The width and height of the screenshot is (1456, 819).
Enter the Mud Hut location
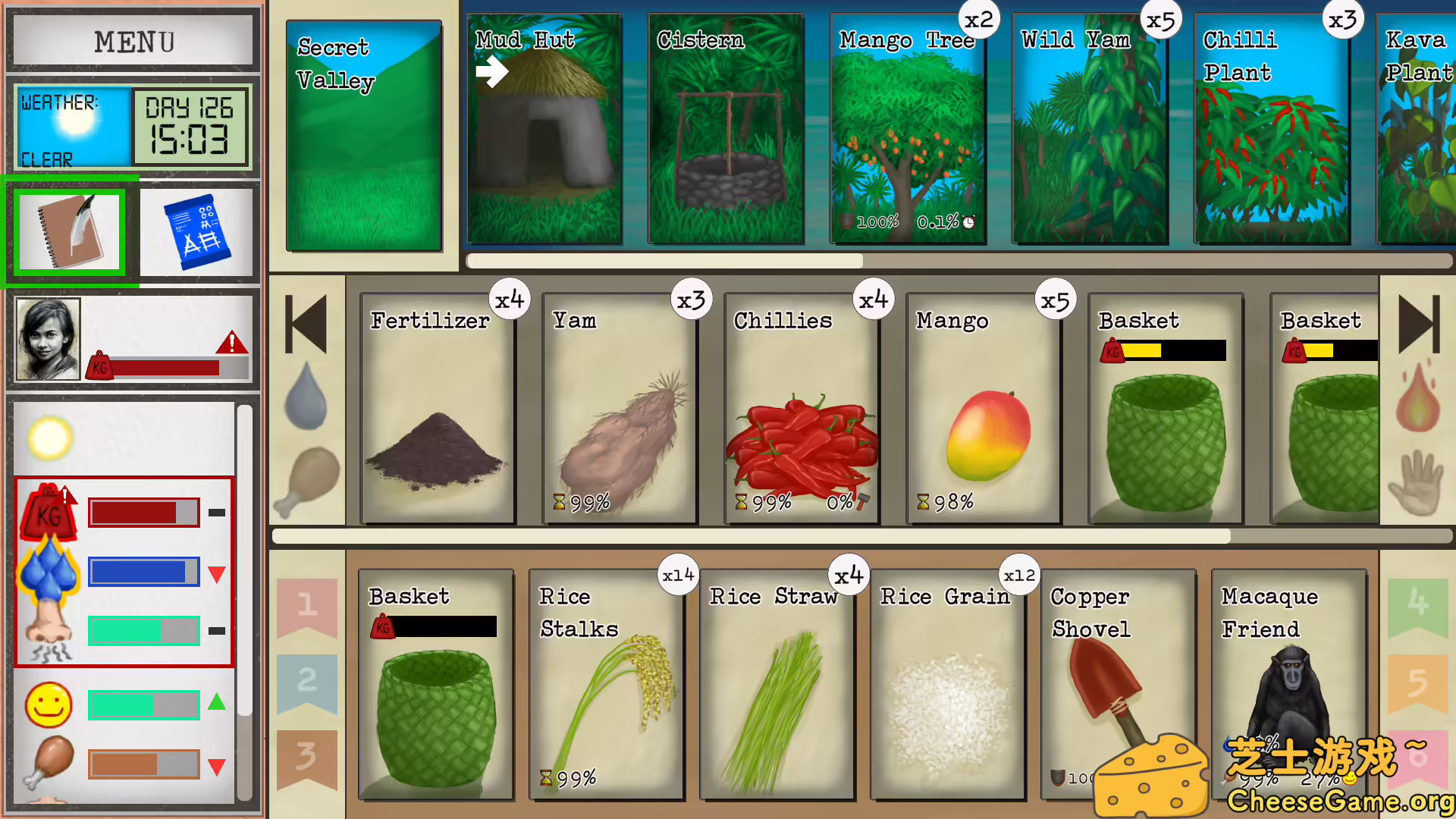pyautogui.click(x=544, y=129)
